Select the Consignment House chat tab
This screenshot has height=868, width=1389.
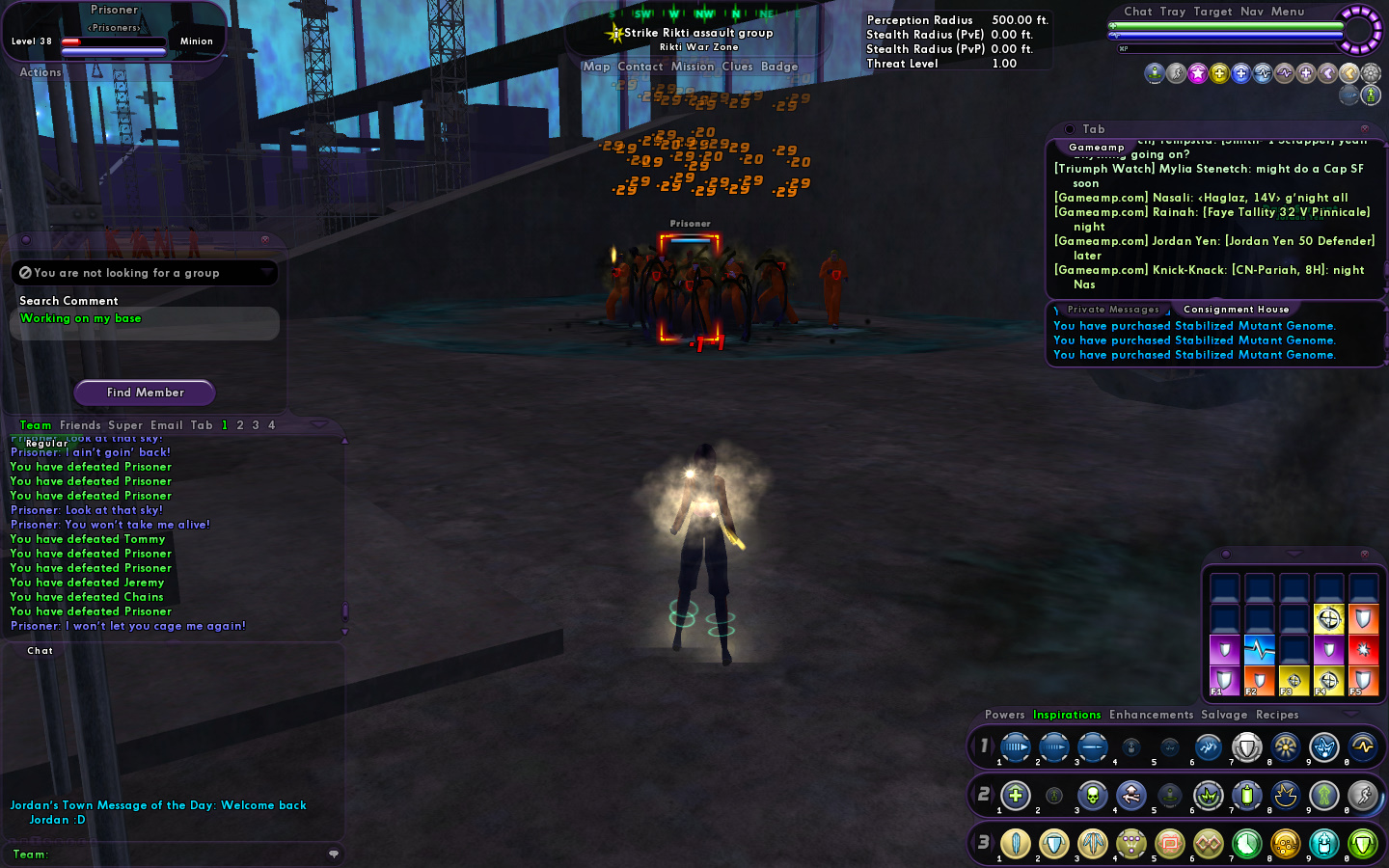click(1236, 310)
